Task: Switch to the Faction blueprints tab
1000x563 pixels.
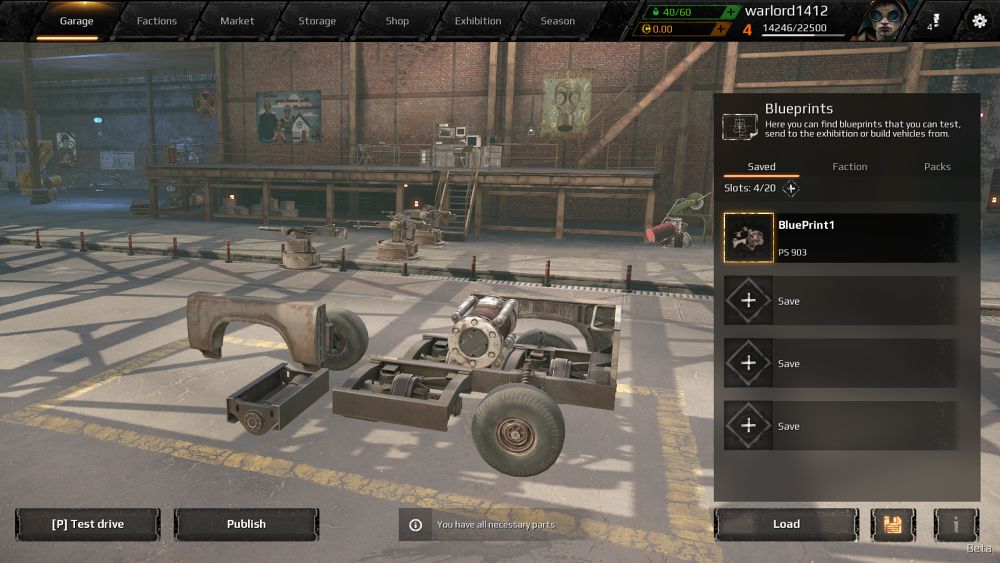Action: coord(849,167)
